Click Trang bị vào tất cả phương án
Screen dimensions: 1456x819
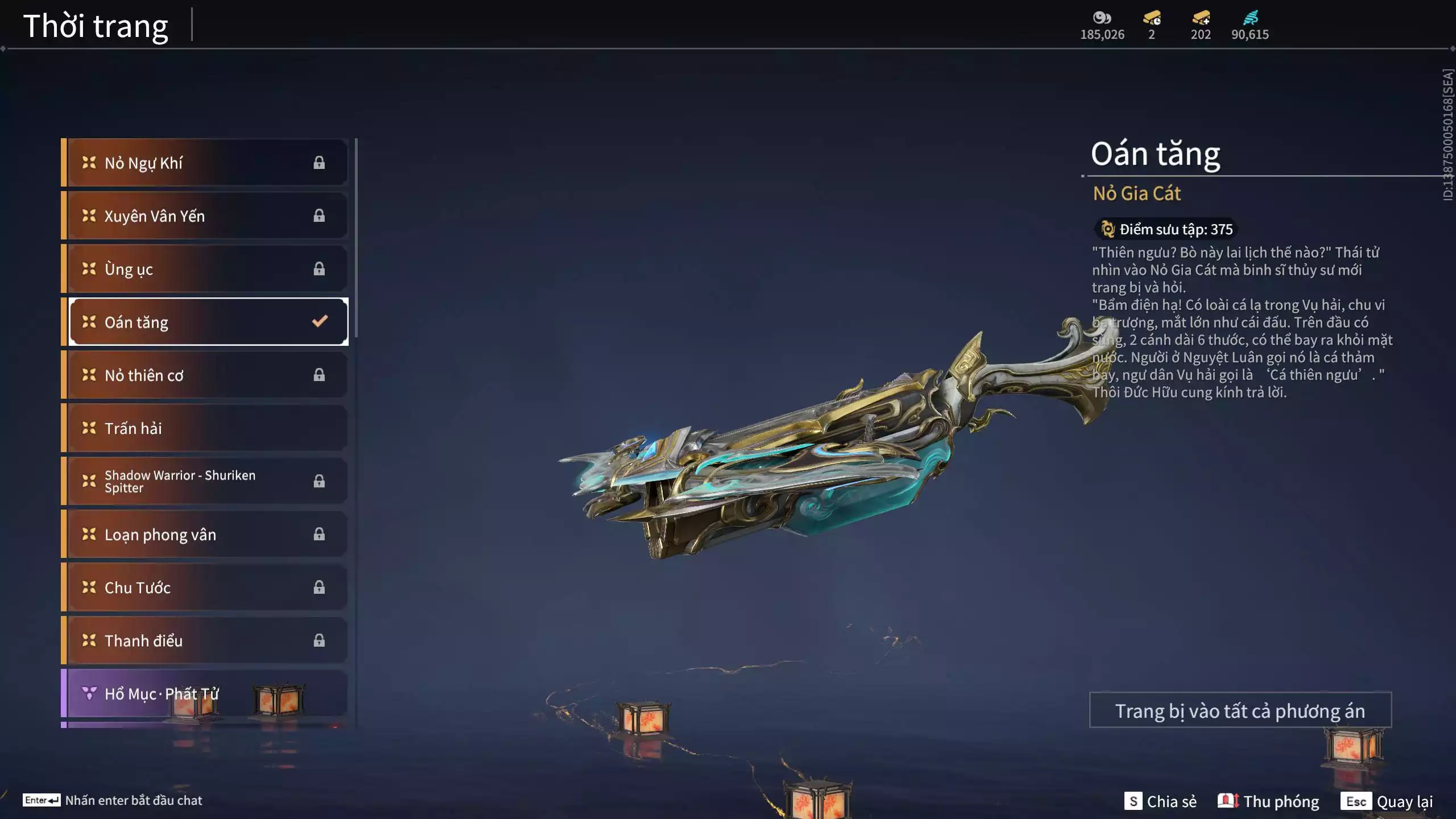click(1240, 710)
